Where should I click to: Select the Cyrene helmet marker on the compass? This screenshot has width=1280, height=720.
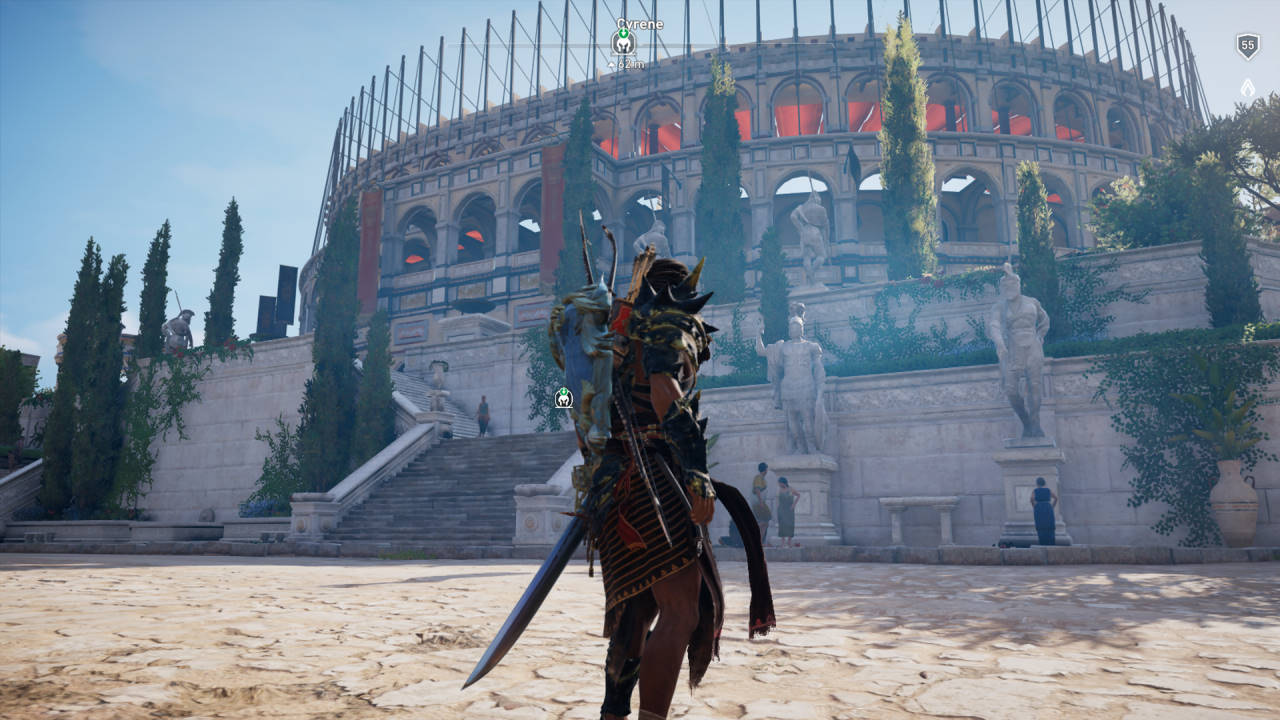[623, 42]
